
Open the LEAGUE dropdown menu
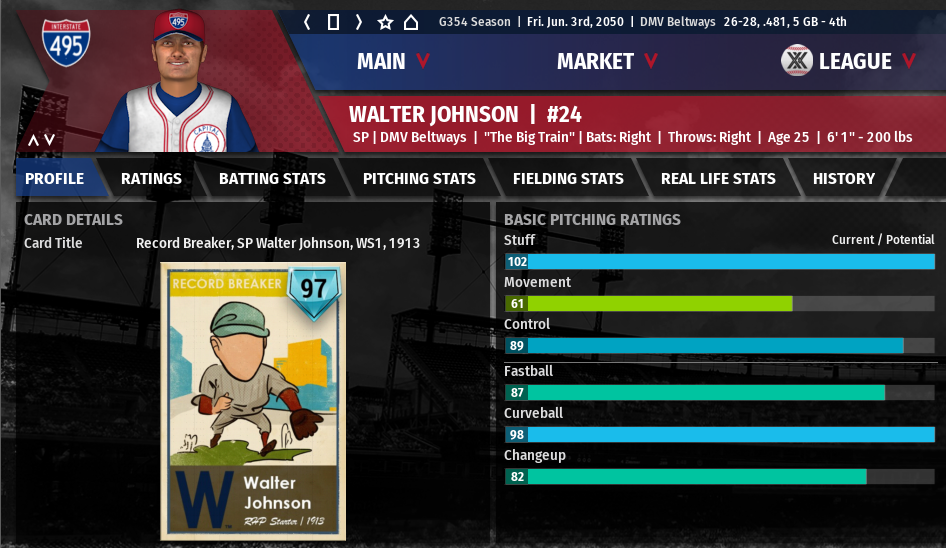[850, 61]
